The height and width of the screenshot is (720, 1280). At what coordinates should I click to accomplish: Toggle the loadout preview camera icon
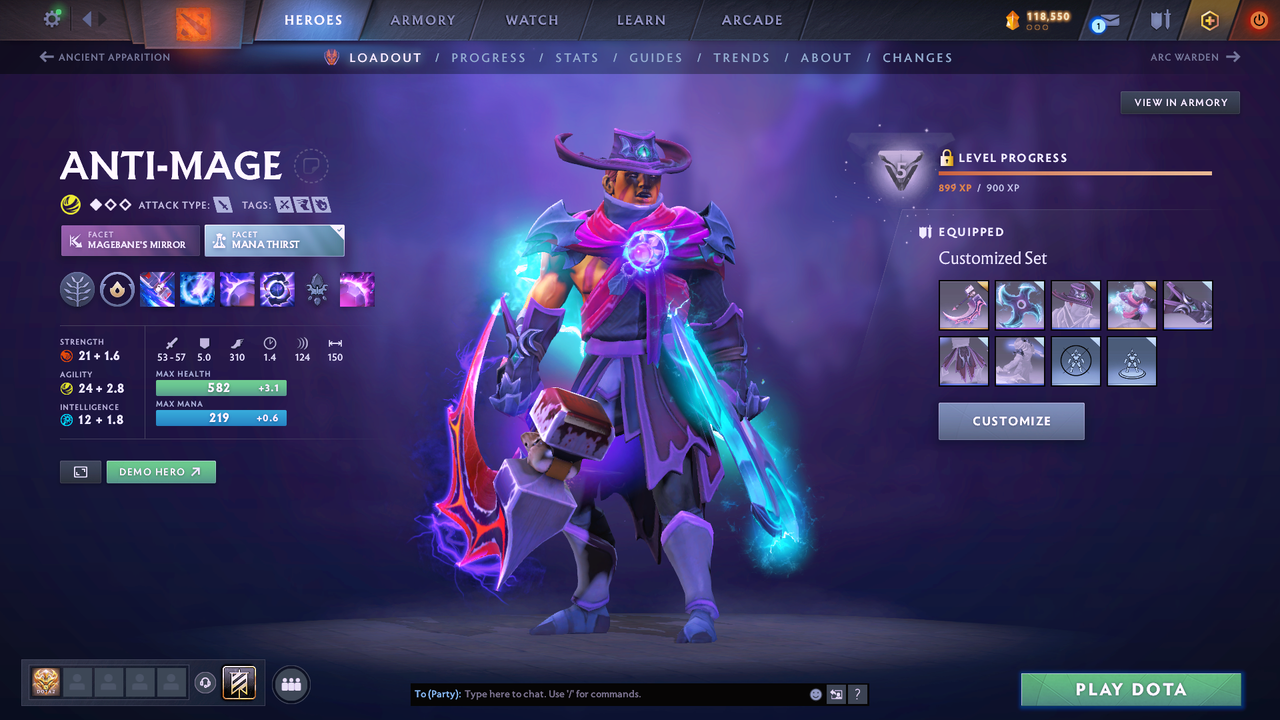pyautogui.click(x=80, y=471)
